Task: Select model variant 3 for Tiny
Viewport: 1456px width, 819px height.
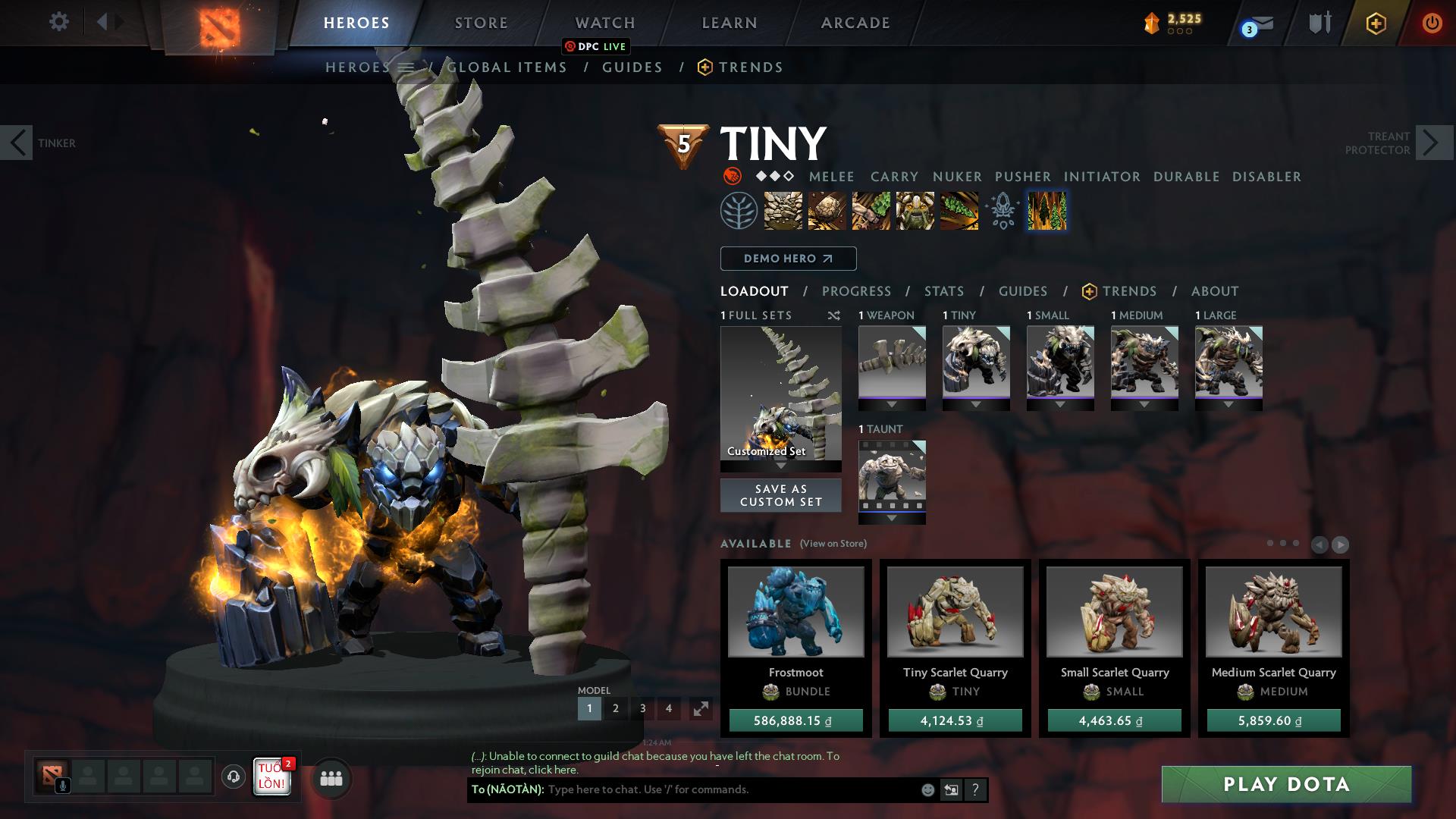Action: coord(642,708)
